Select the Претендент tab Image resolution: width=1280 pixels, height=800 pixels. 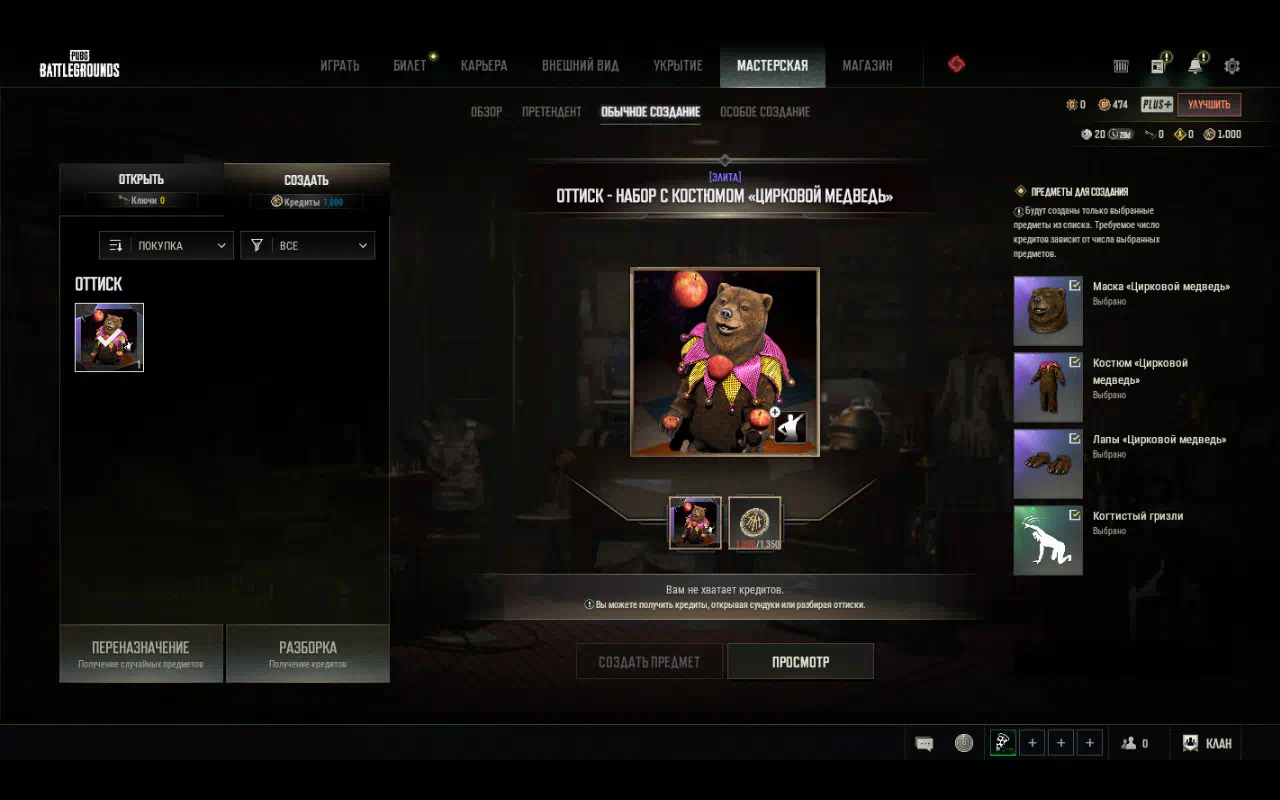(x=551, y=112)
